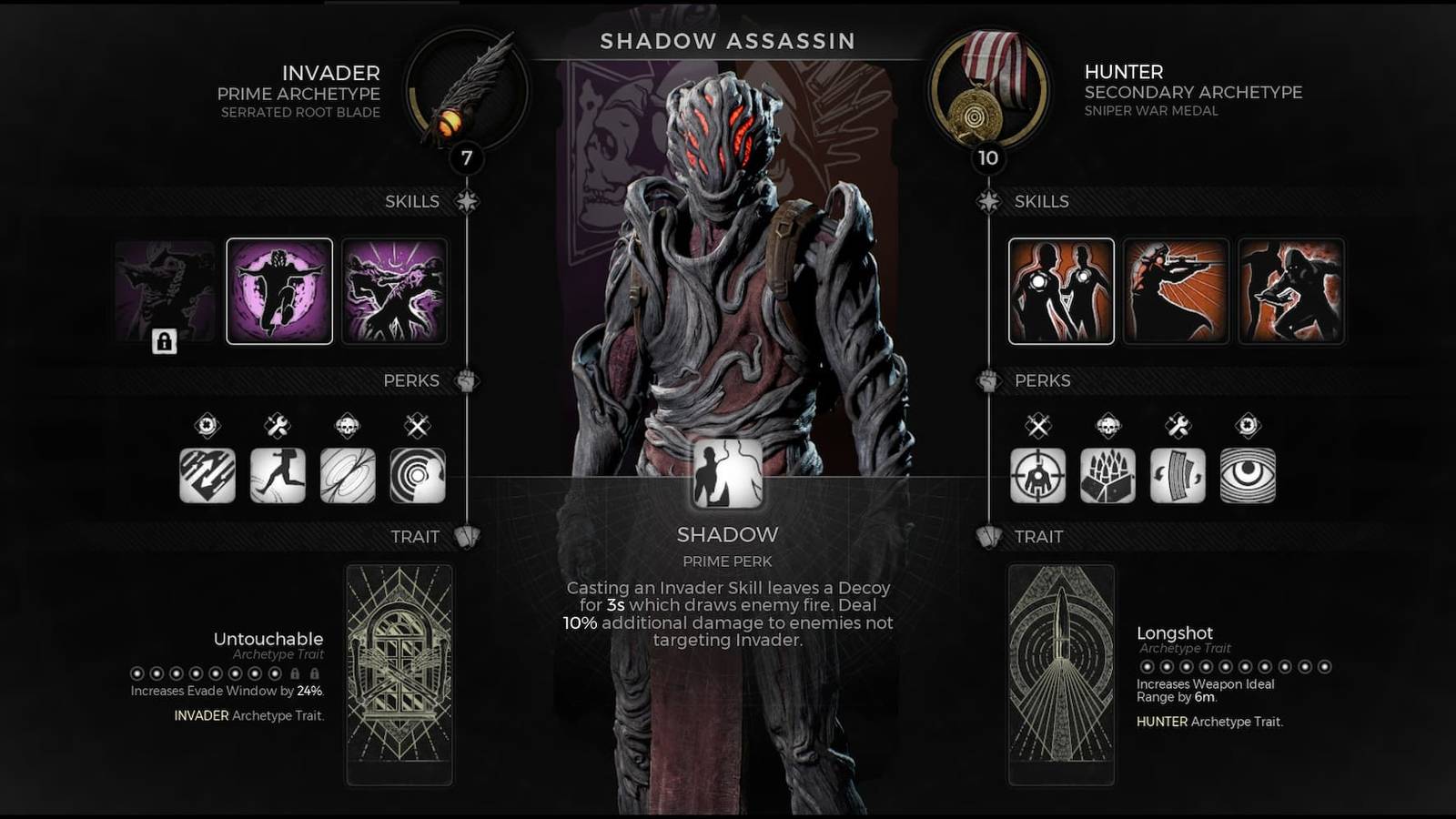Screen dimensions: 1456x819
Task: Click the SKILLS header in Hunter column
Action: click(x=1042, y=201)
